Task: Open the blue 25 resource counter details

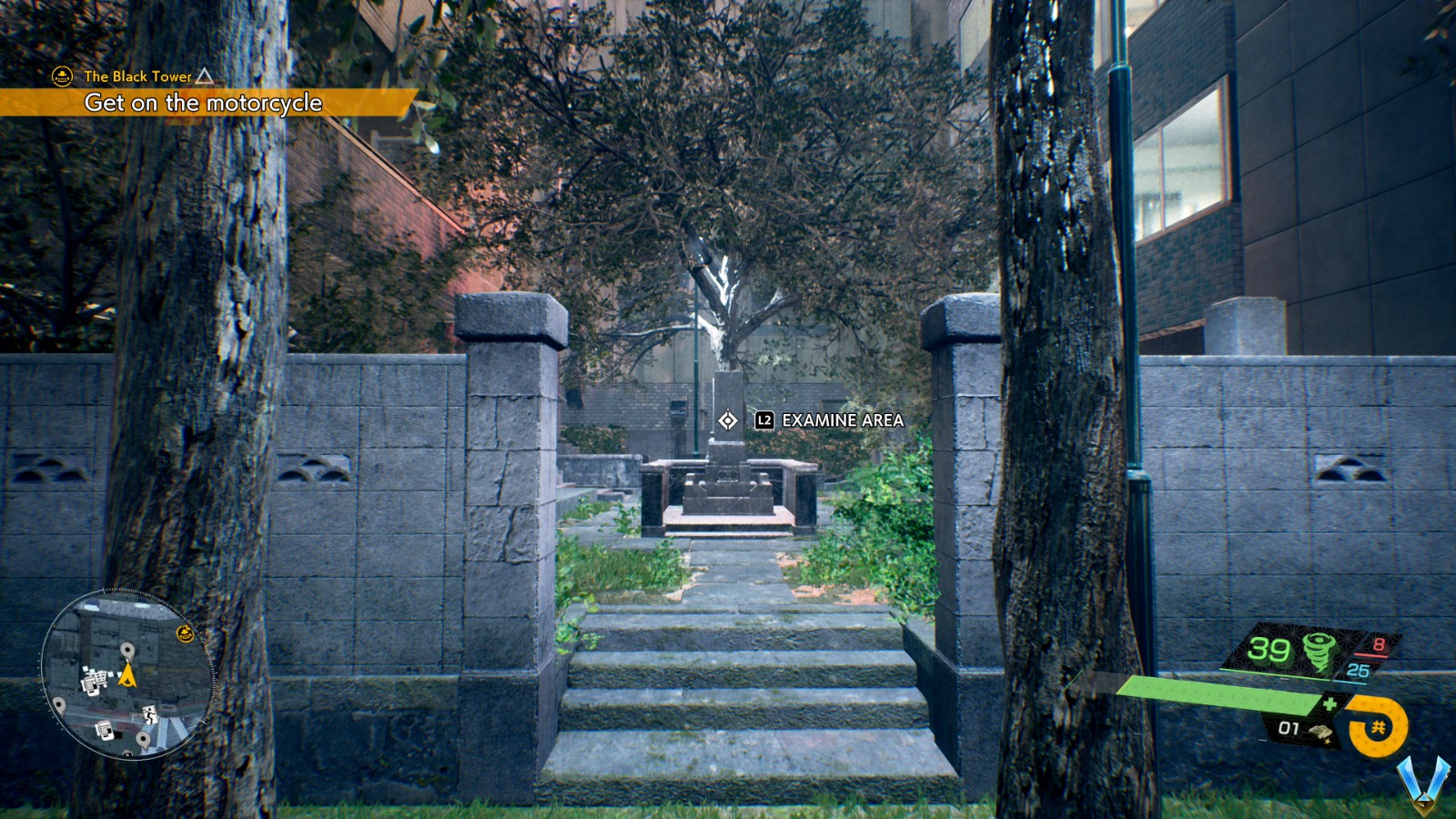Action: coord(1358,669)
